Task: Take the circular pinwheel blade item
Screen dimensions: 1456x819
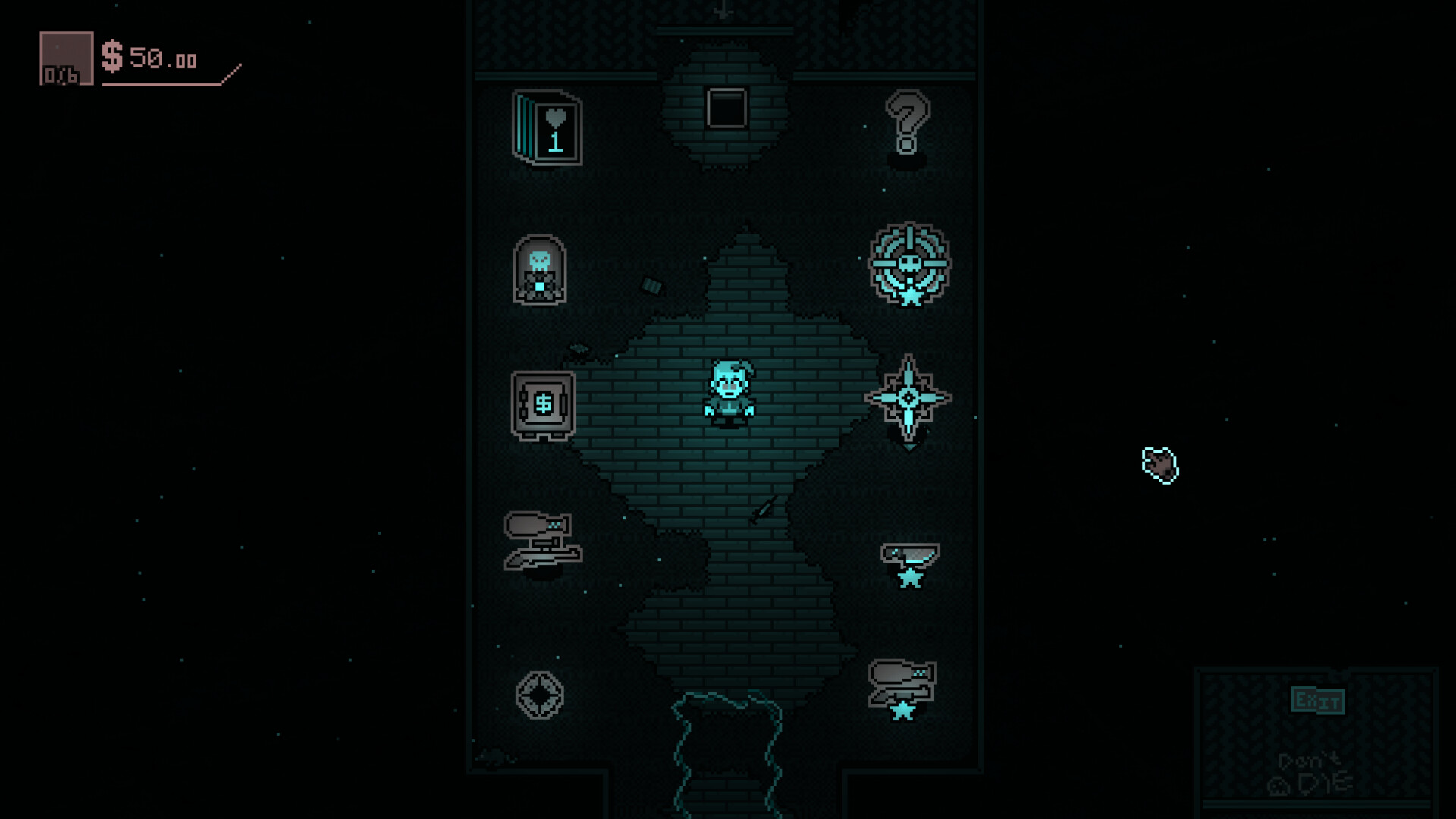Action: click(541, 694)
